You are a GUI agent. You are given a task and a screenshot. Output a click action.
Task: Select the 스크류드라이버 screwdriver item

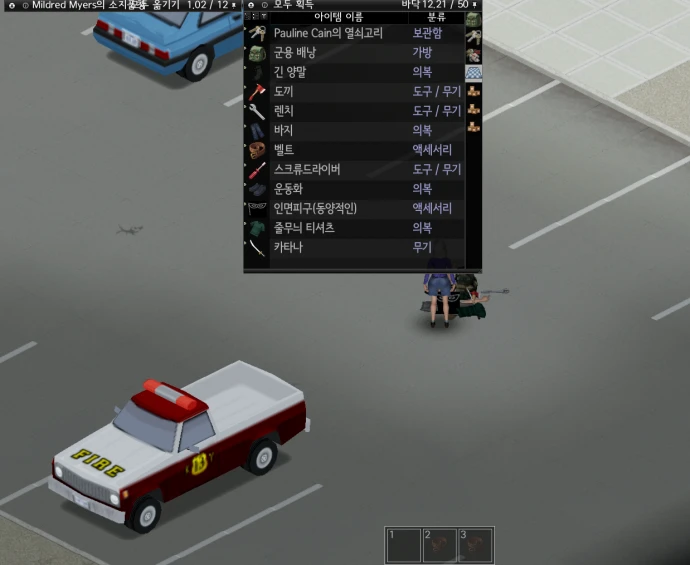[x=307, y=170]
